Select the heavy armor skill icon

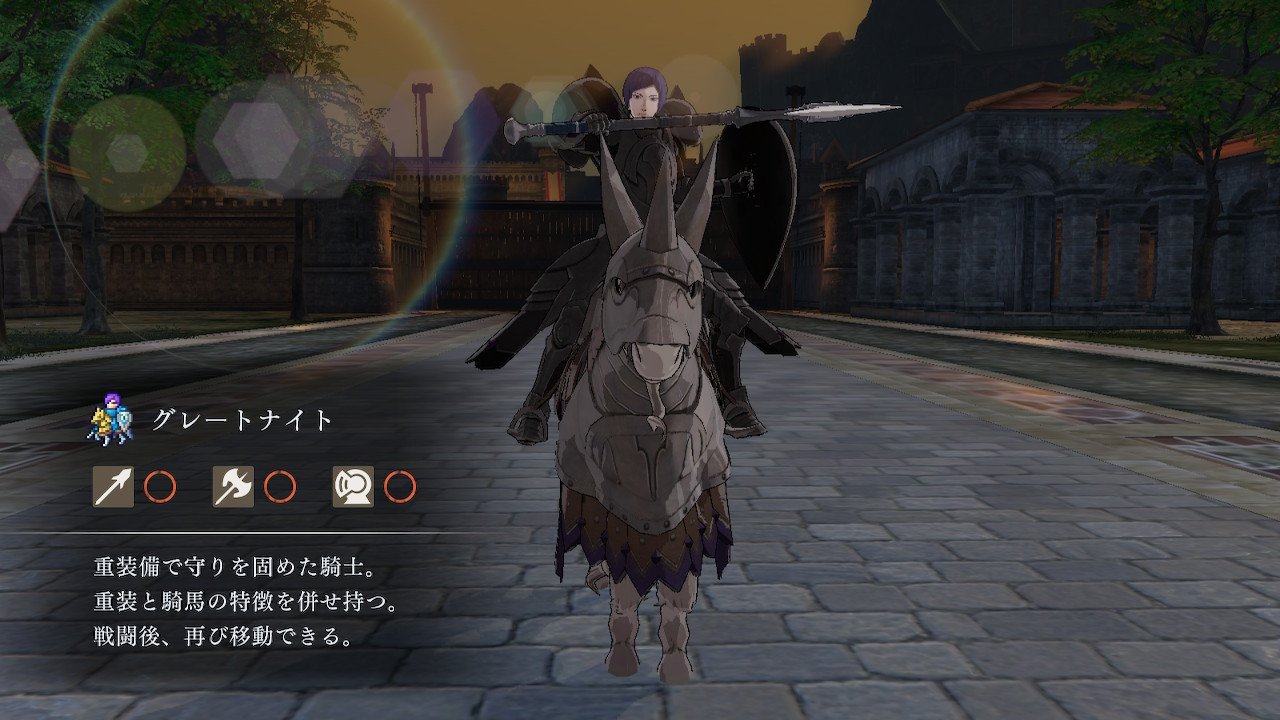tap(353, 487)
